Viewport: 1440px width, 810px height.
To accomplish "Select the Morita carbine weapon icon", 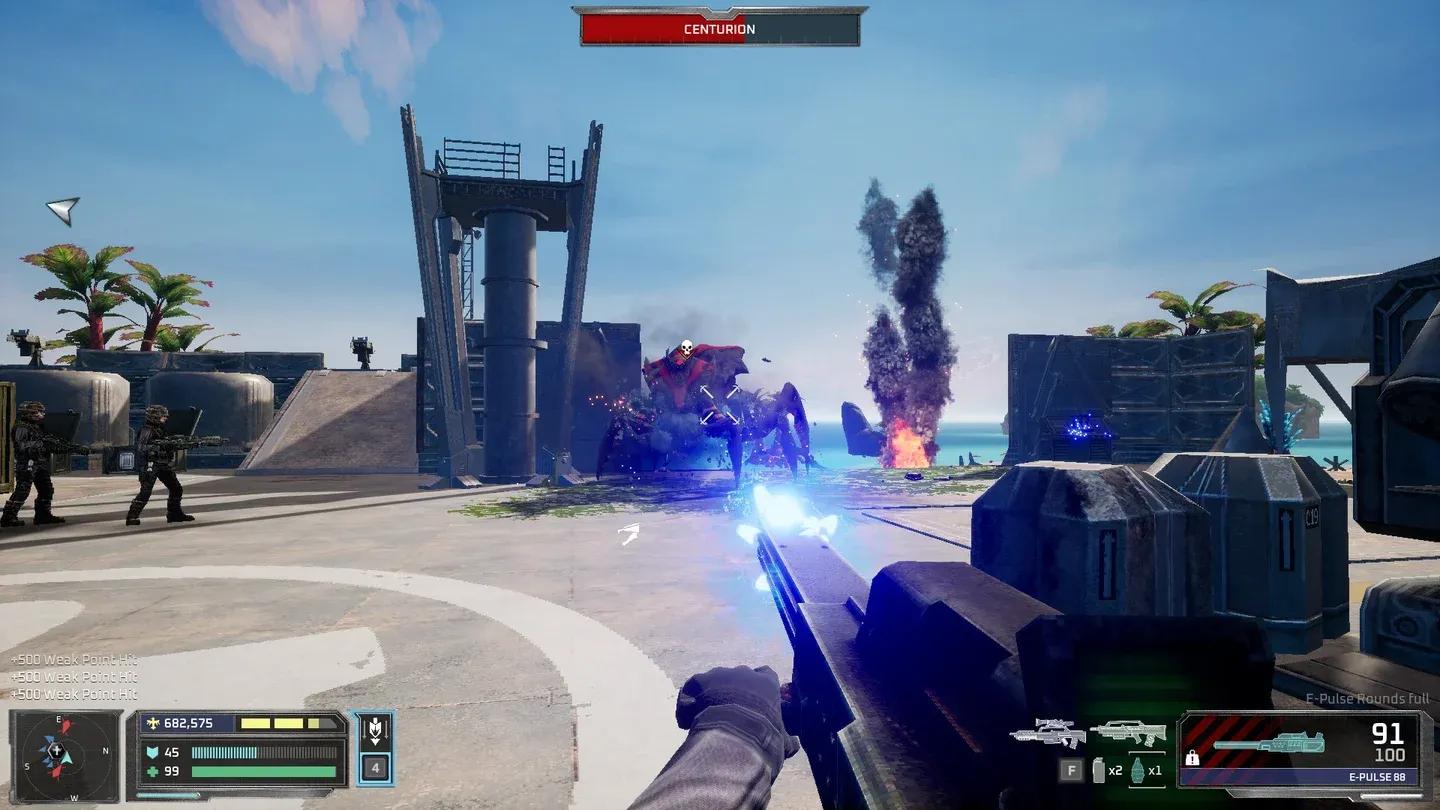I will [1131, 733].
